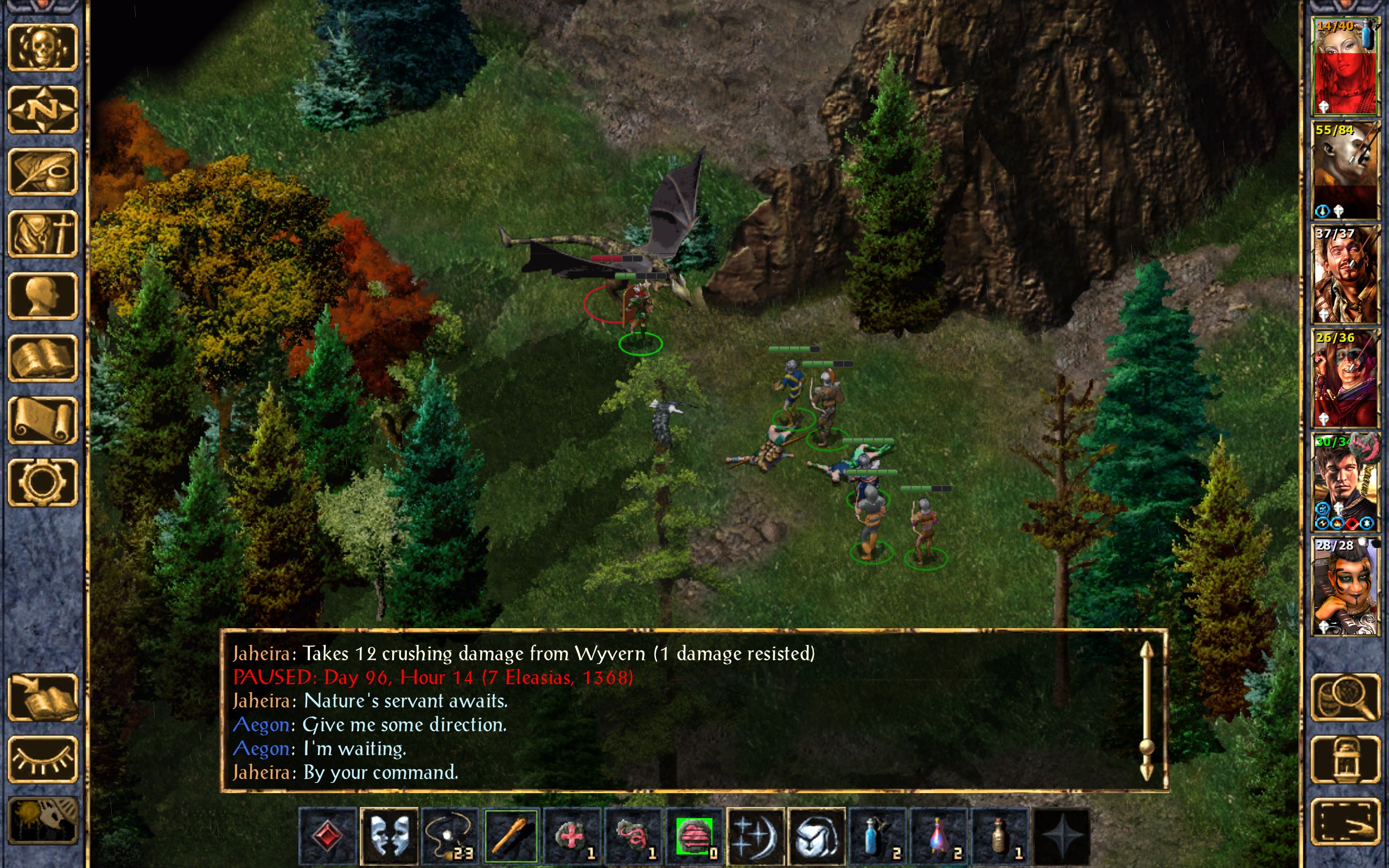The width and height of the screenshot is (1389, 868).
Task: Activate the magnifying glass quick loot button
Action: pos(1346,697)
